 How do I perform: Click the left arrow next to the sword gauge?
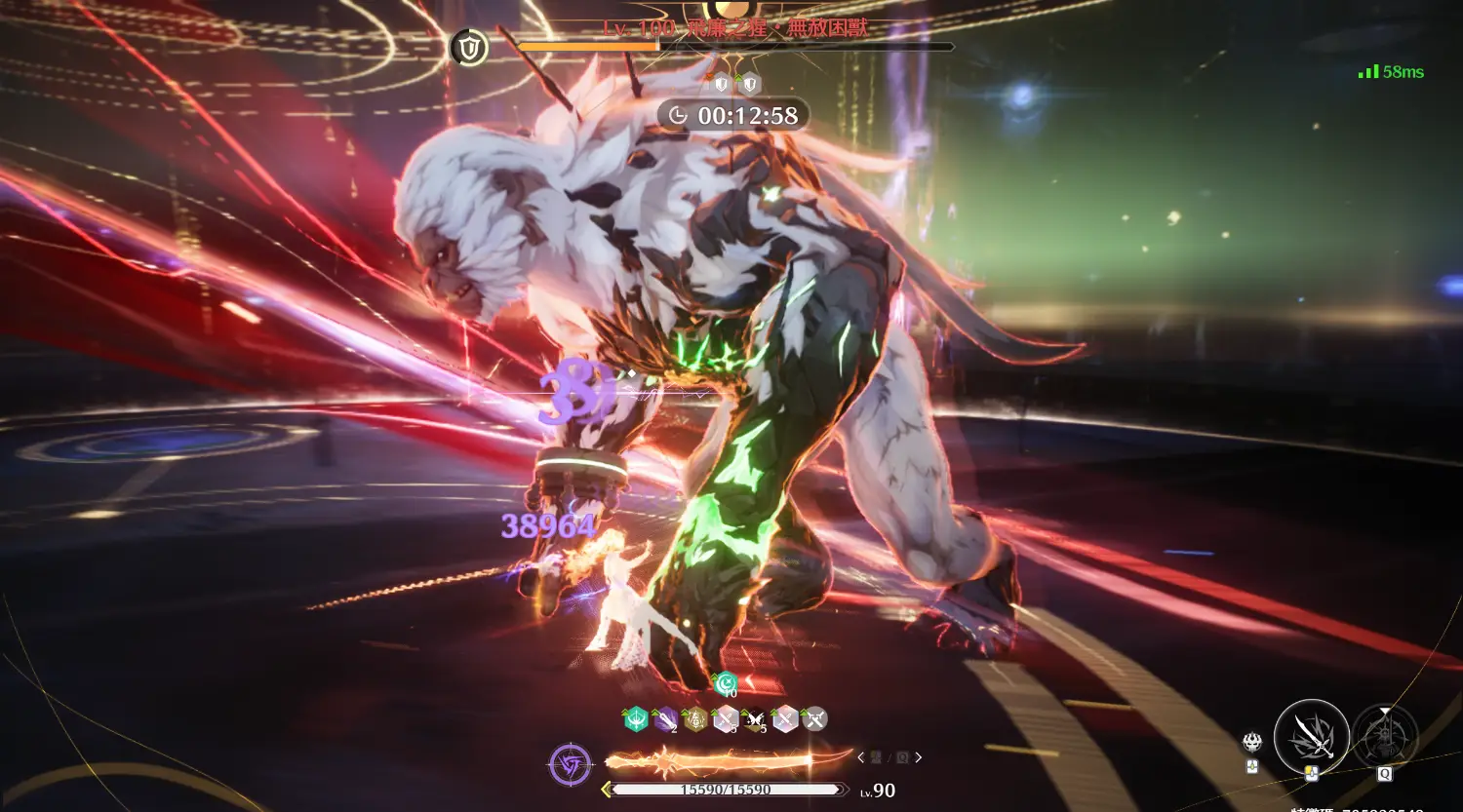[860, 757]
